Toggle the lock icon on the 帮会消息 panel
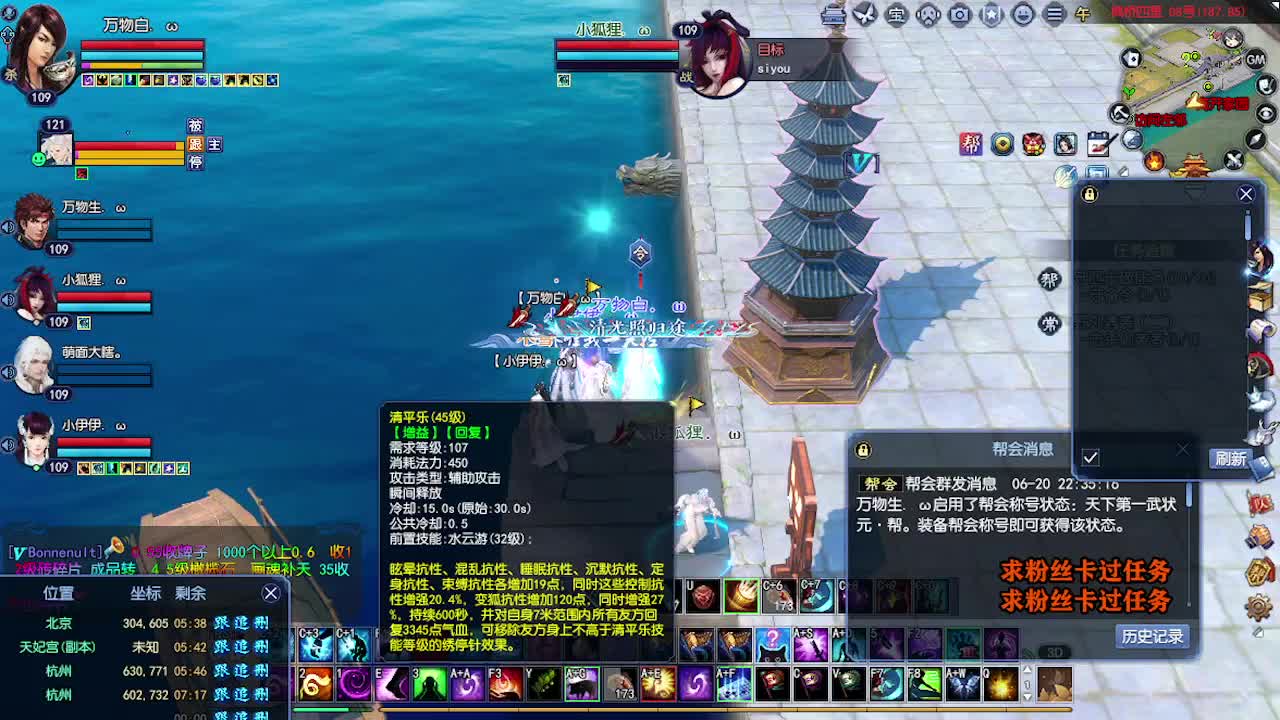This screenshot has width=1280, height=720. [863, 450]
